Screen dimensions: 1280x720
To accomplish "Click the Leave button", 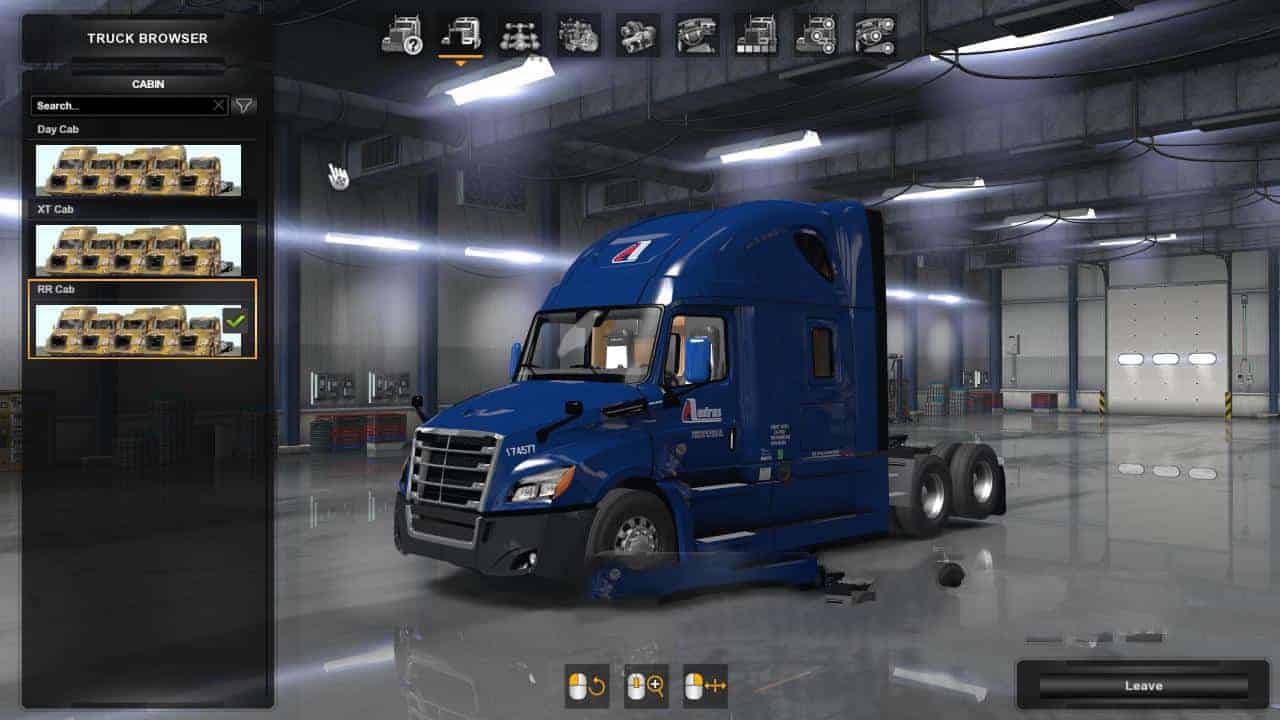I will tap(1143, 686).
